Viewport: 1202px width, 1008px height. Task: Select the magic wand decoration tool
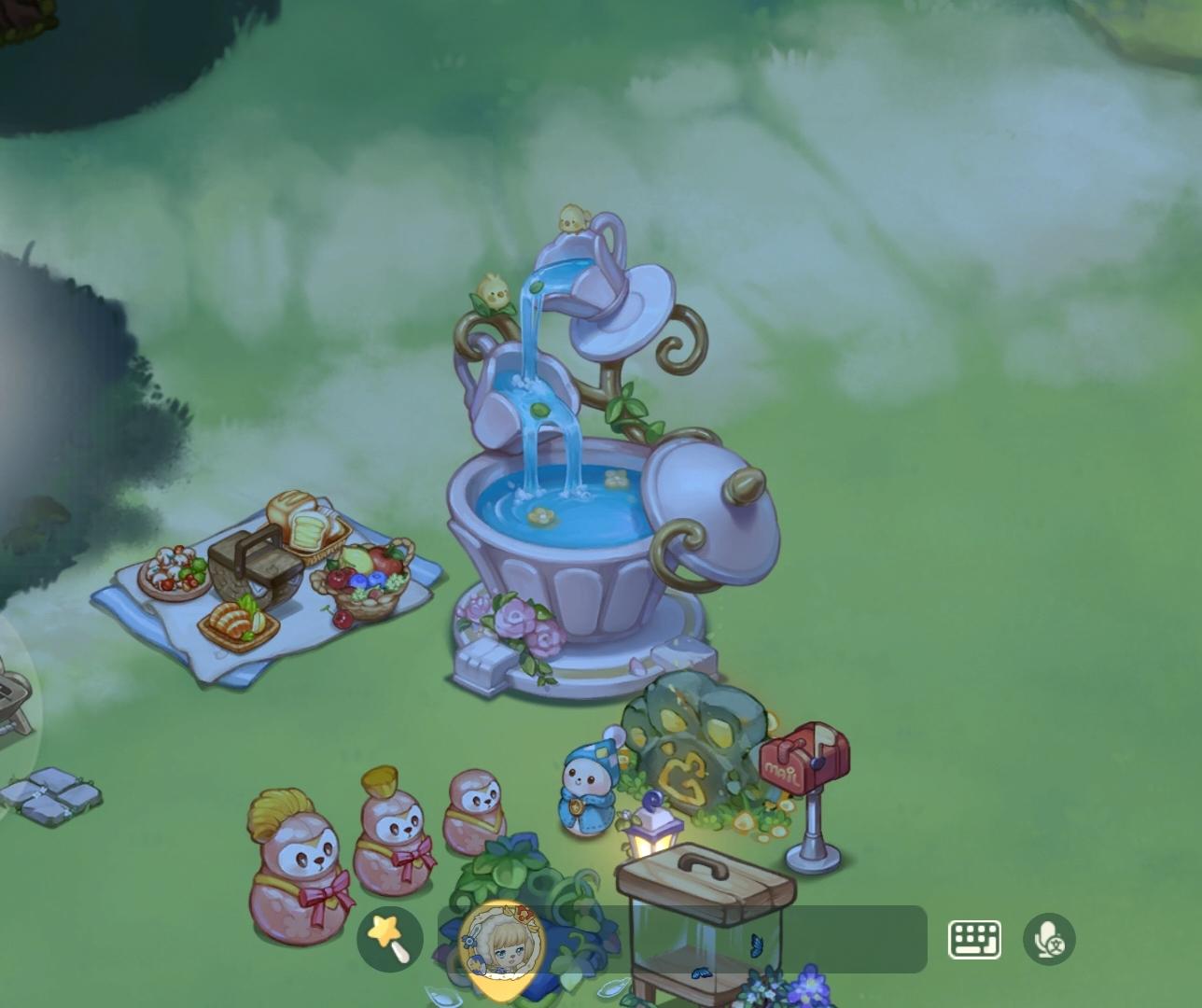(x=390, y=939)
